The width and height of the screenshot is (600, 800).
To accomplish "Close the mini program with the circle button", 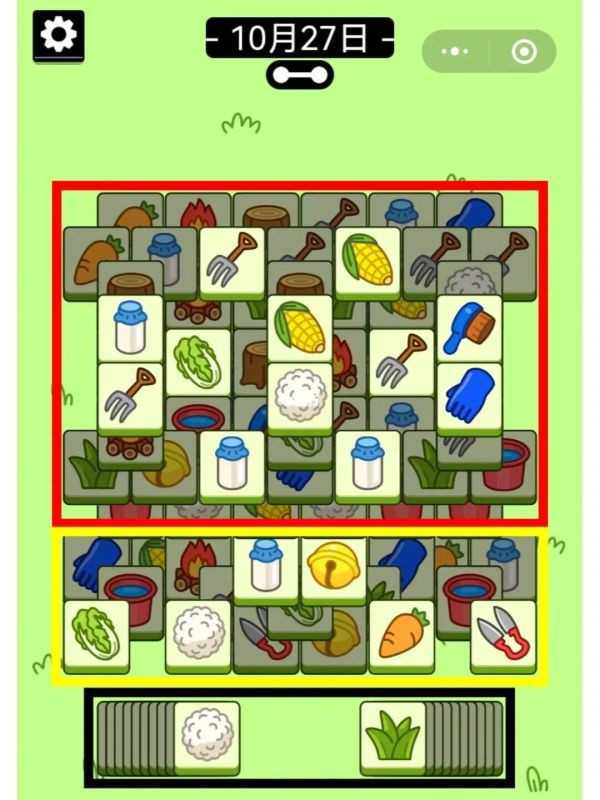I will point(523,51).
